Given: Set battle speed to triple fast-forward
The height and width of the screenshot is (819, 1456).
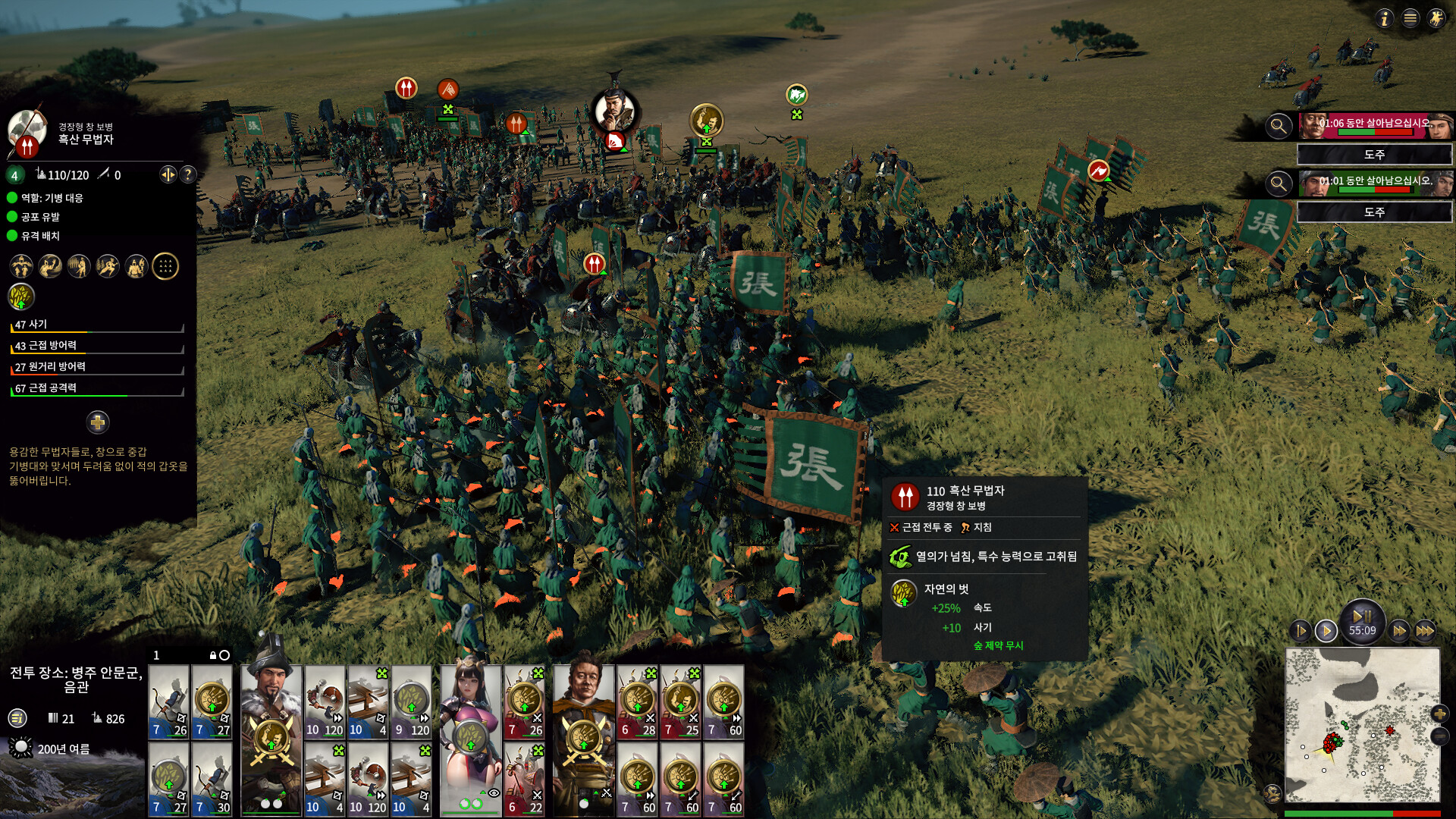Looking at the screenshot, I should point(1425,630).
